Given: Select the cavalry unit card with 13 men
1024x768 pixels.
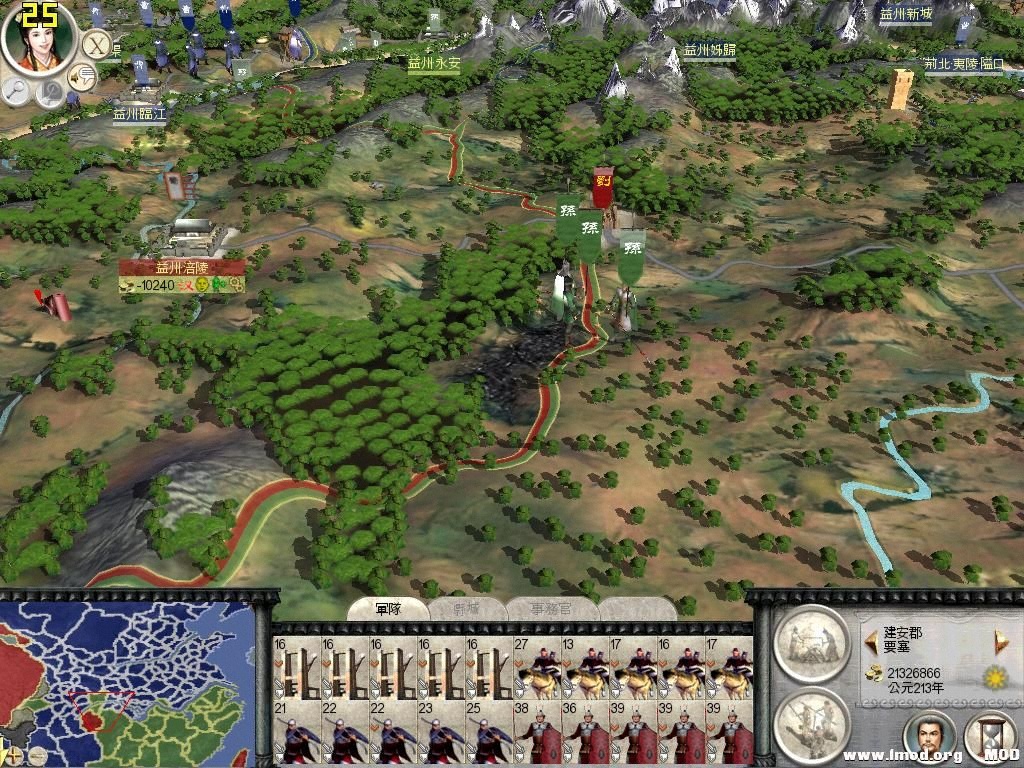Looking at the screenshot, I should click(584, 670).
